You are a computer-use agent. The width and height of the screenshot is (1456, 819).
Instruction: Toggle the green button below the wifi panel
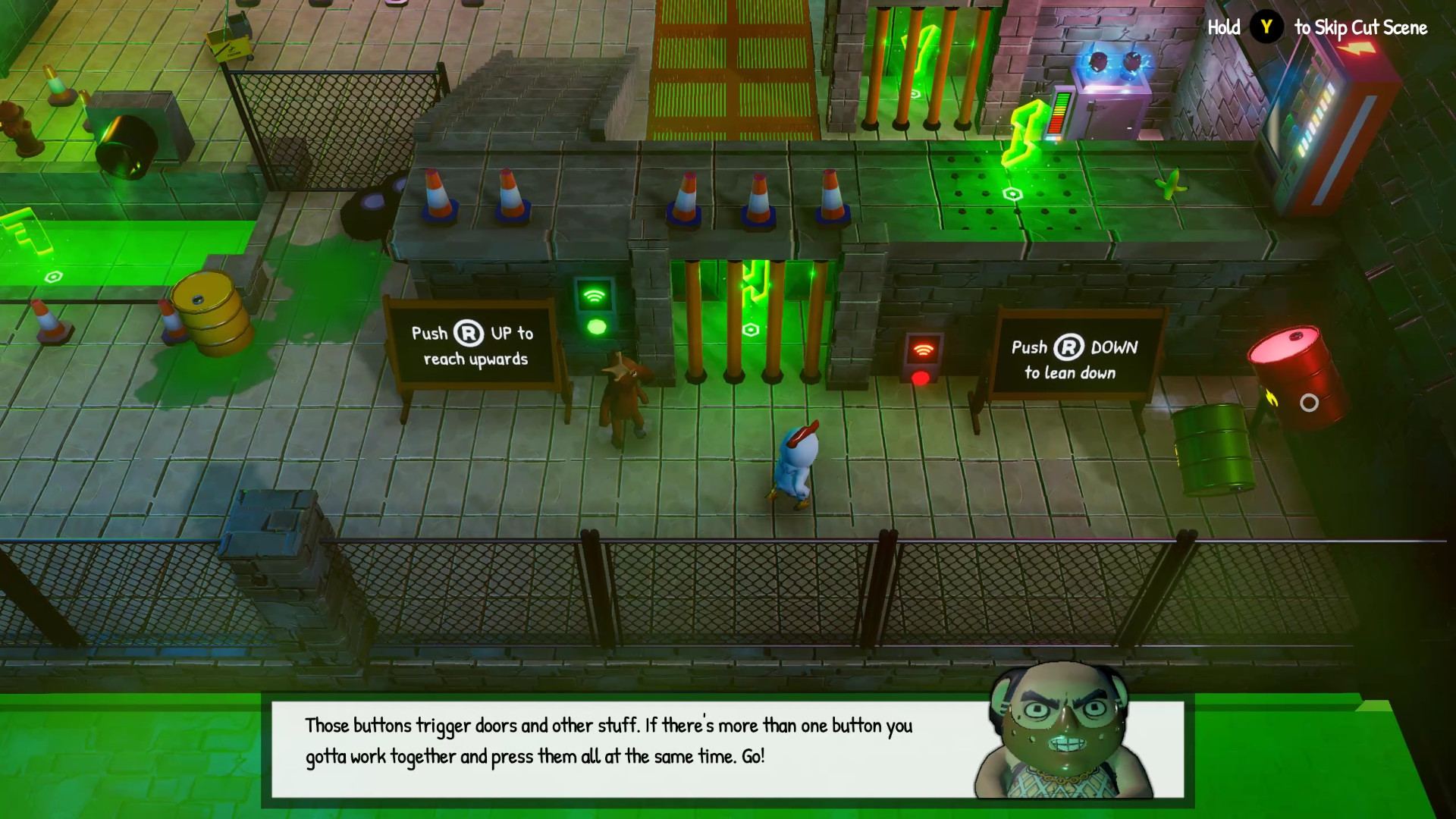pos(596,327)
